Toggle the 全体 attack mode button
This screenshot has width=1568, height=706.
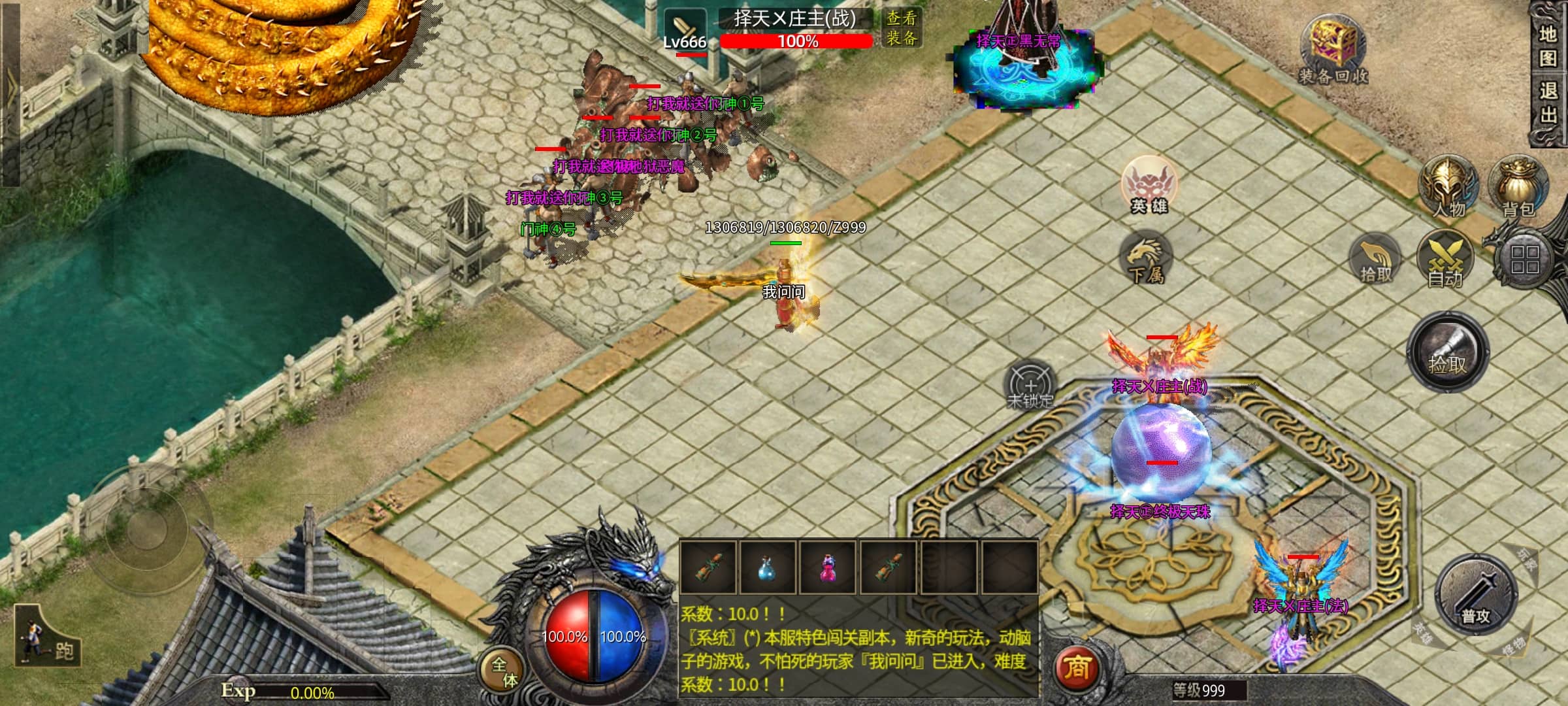pos(503,671)
